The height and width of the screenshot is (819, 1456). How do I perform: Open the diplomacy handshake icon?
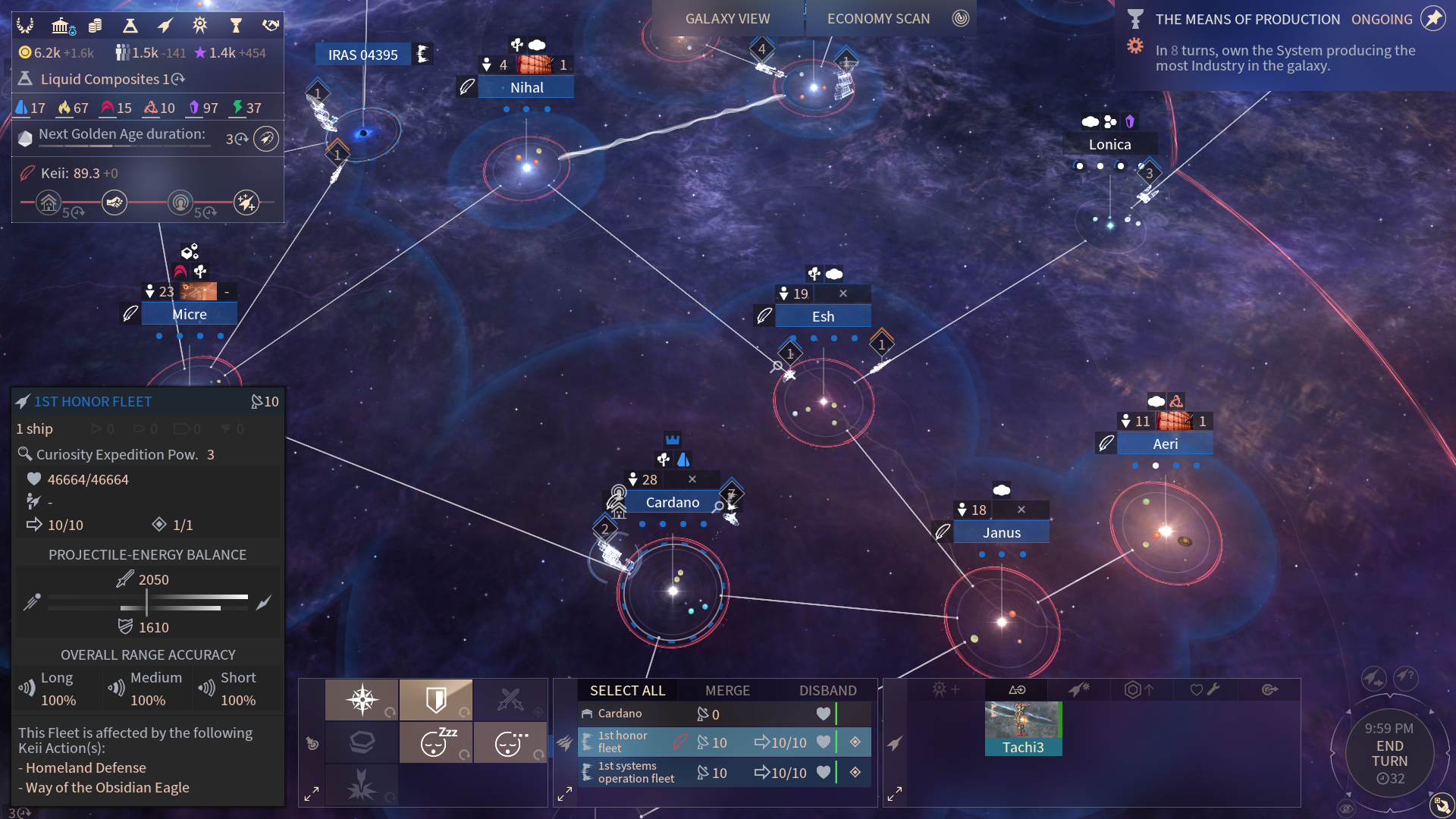coord(270,26)
